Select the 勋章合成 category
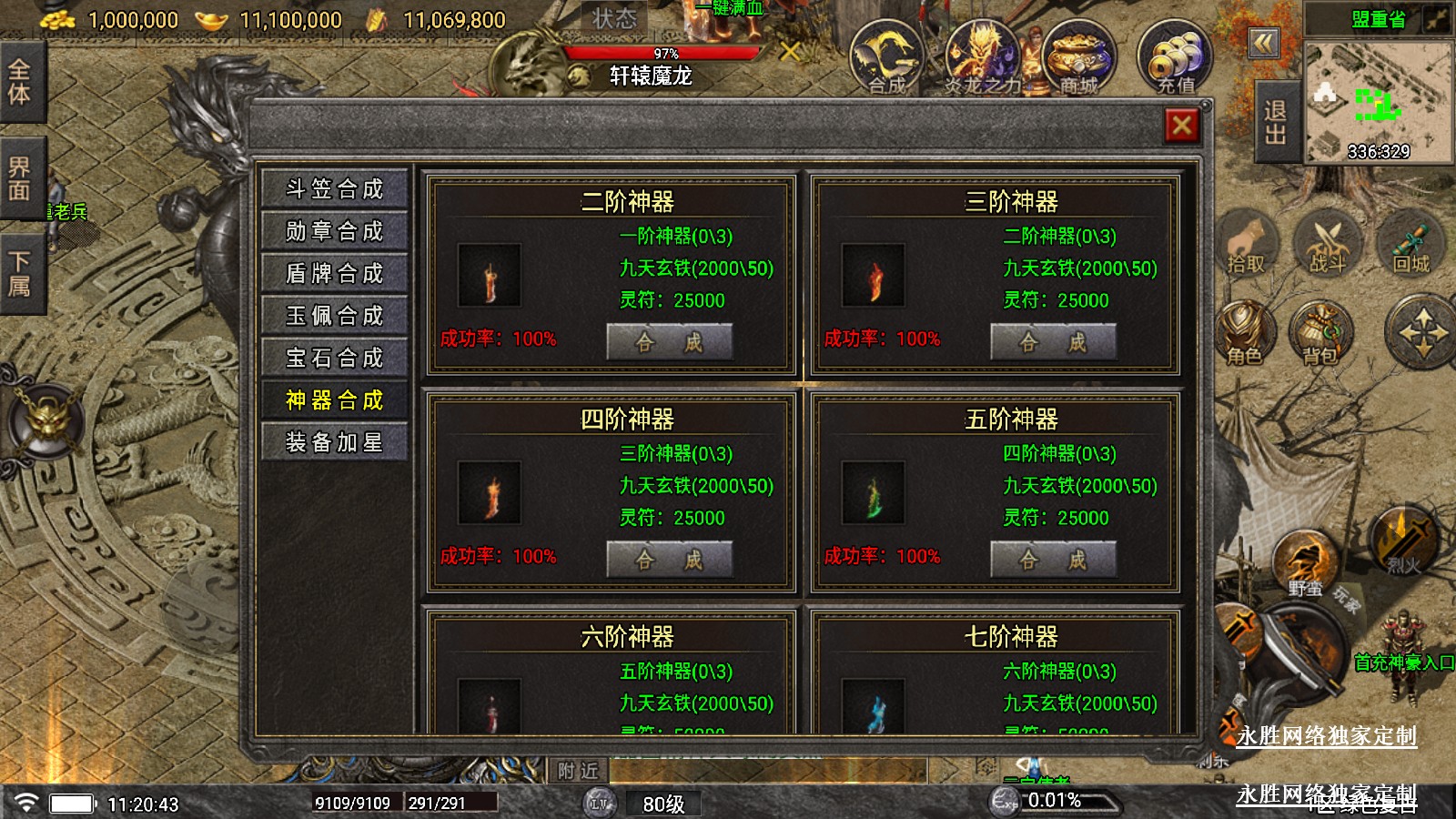 click(x=334, y=231)
